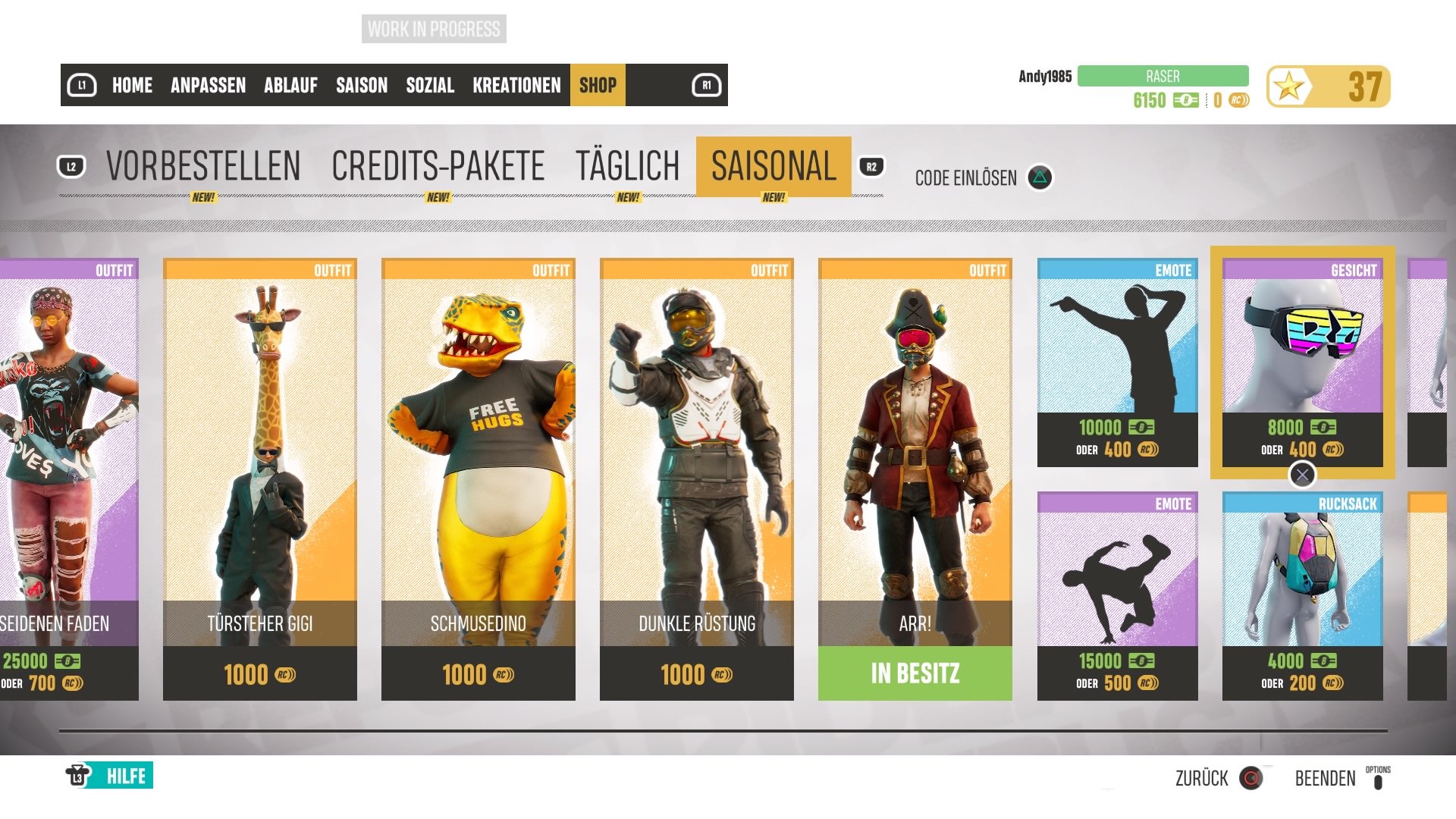Click the IN BESITZ button on the ARR! outfit
The height and width of the screenshot is (819, 1456).
[x=915, y=673]
